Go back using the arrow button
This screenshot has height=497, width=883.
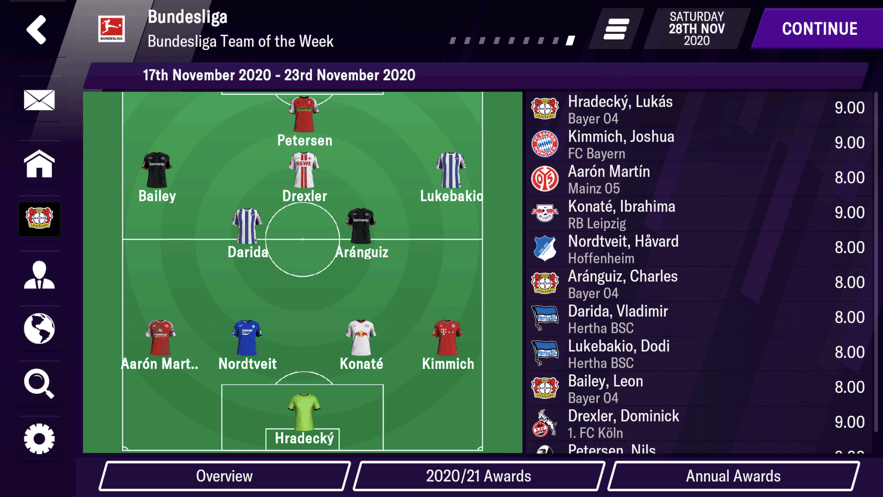(37, 30)
